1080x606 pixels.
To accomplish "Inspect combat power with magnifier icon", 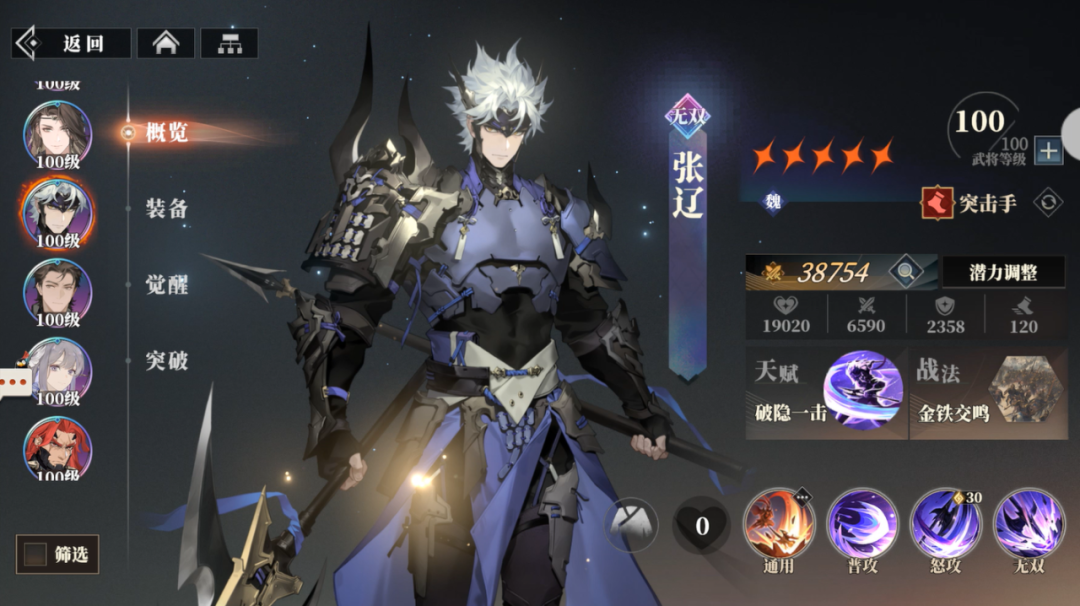I will tap(905, 272).
